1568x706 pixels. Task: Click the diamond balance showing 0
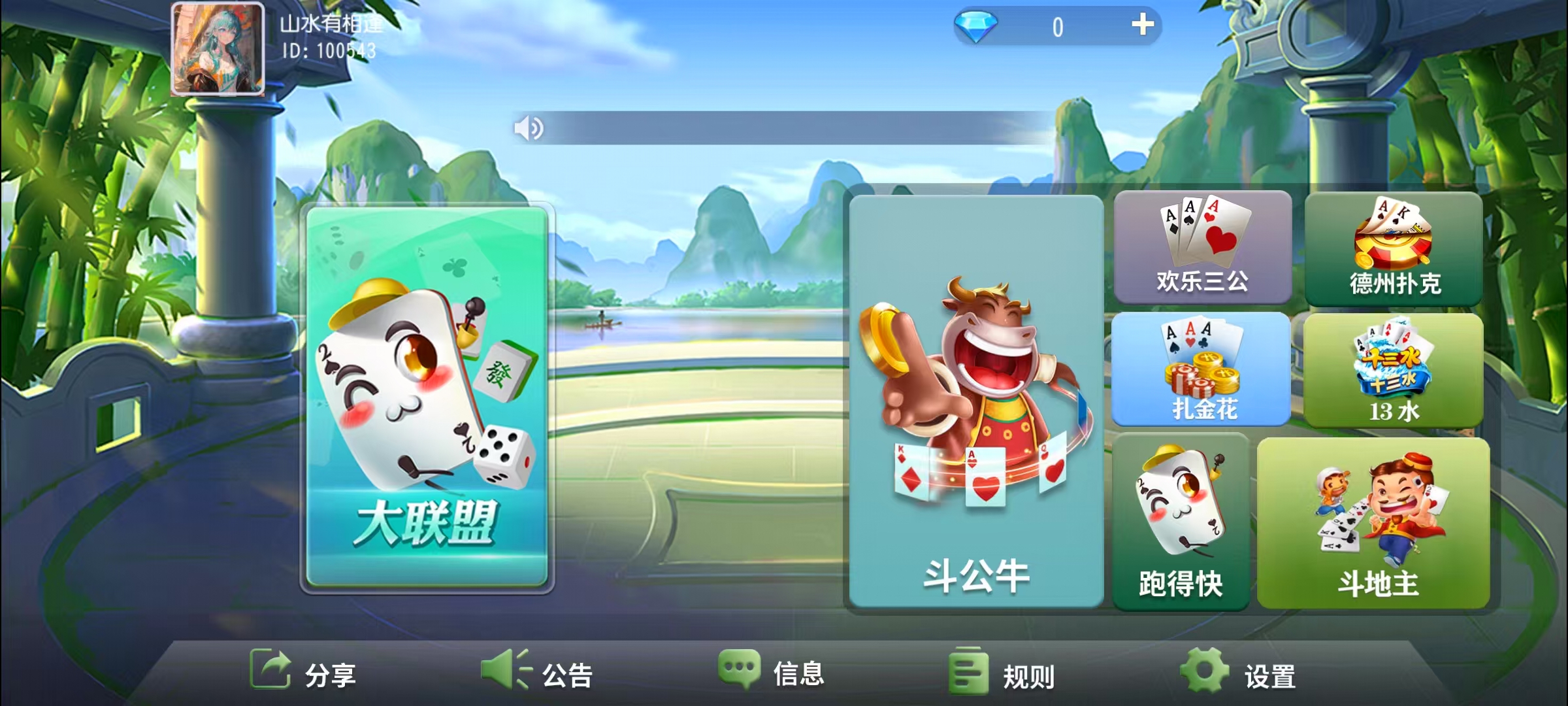(1058, 27)
